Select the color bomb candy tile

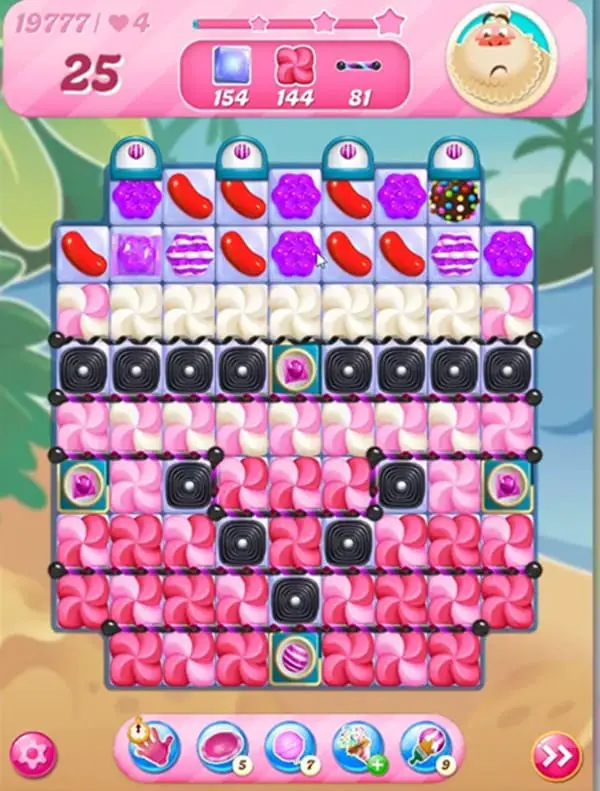453,197
